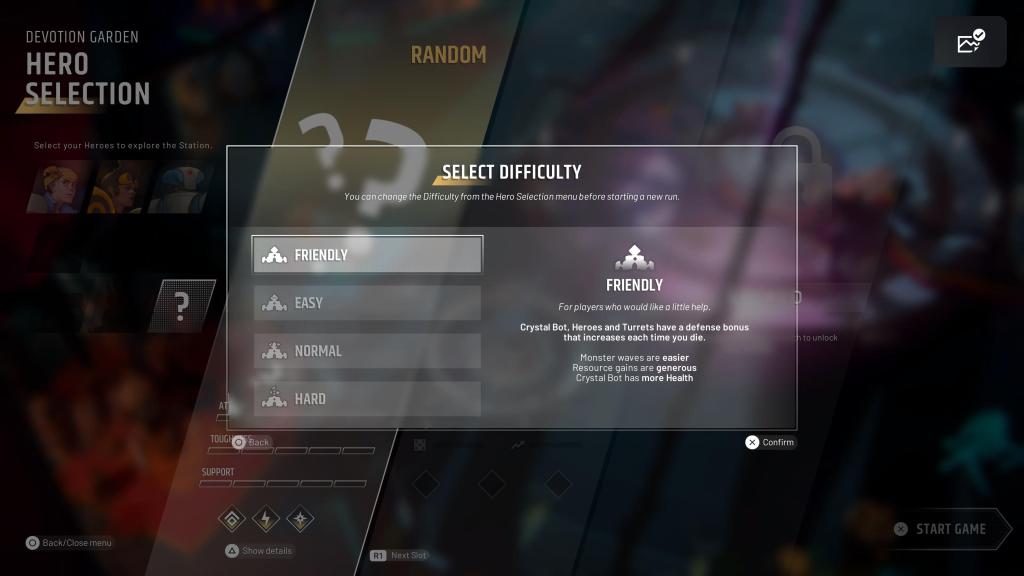This screenshot has width=1024, height=576.
Task: Choose the blonde hero portrait
Action: [x=61, y=187]
